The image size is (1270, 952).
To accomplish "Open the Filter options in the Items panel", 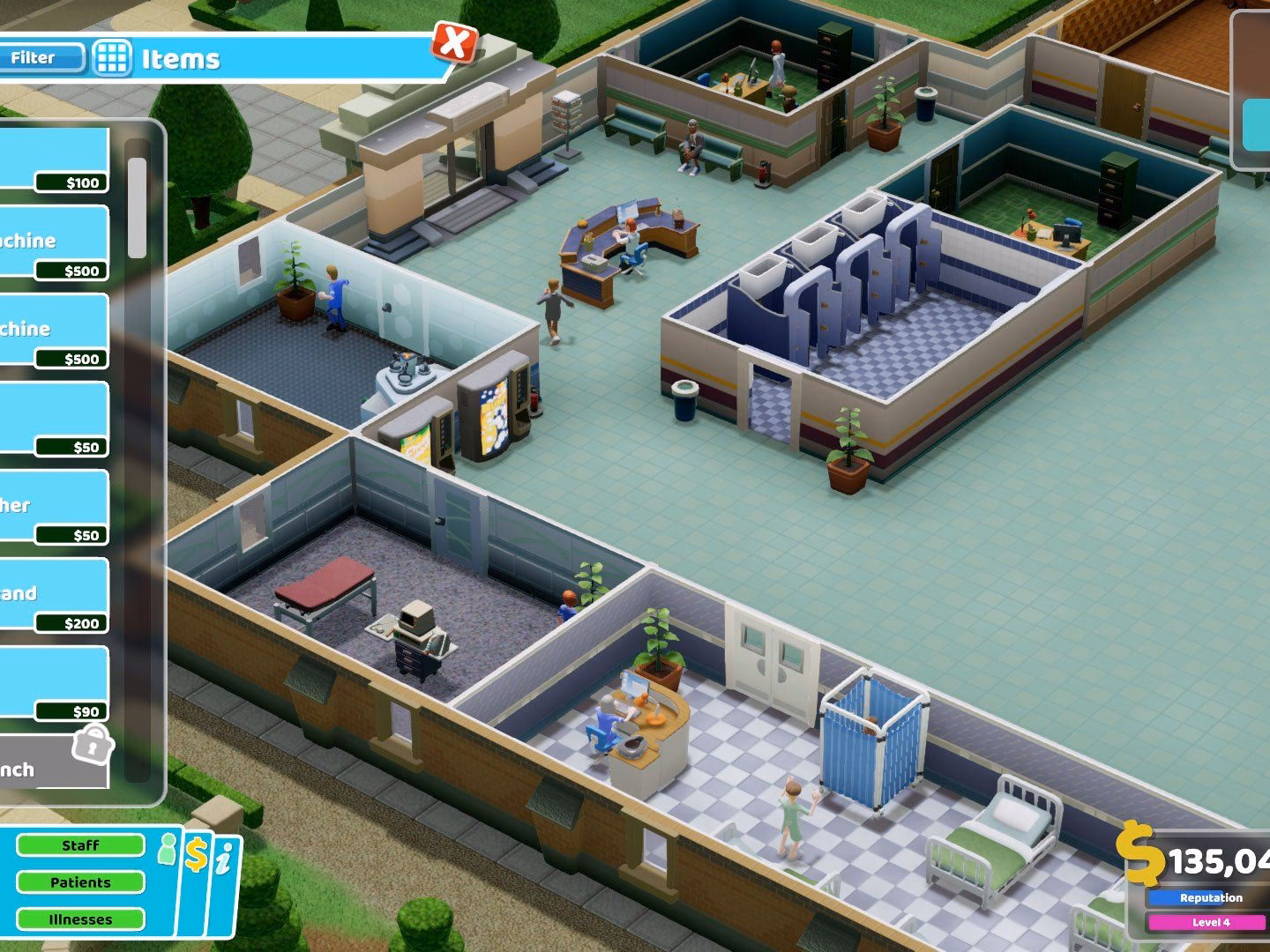I will pos(37,58).
